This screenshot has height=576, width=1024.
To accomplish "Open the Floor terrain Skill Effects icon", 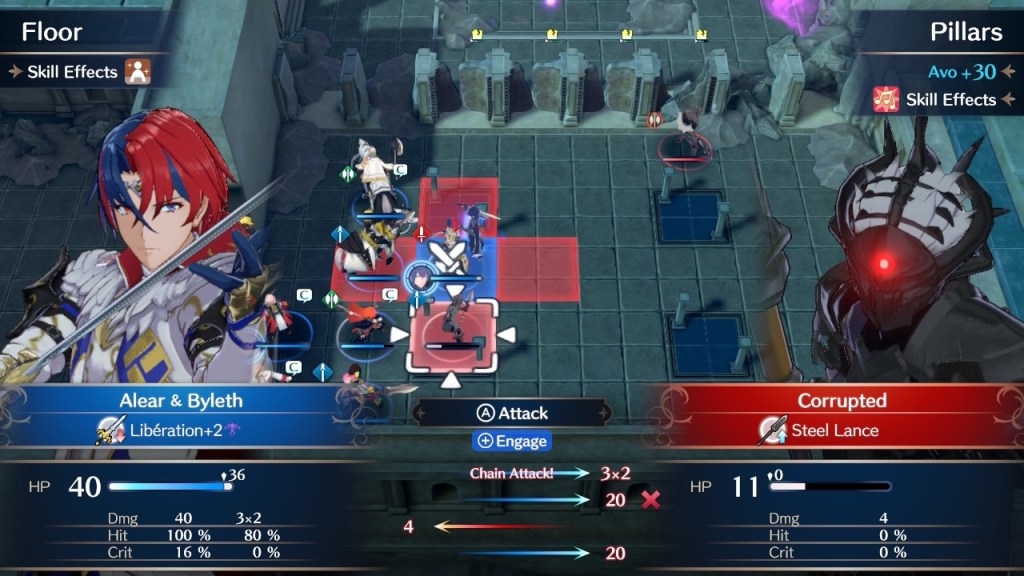I will point(136,71).
